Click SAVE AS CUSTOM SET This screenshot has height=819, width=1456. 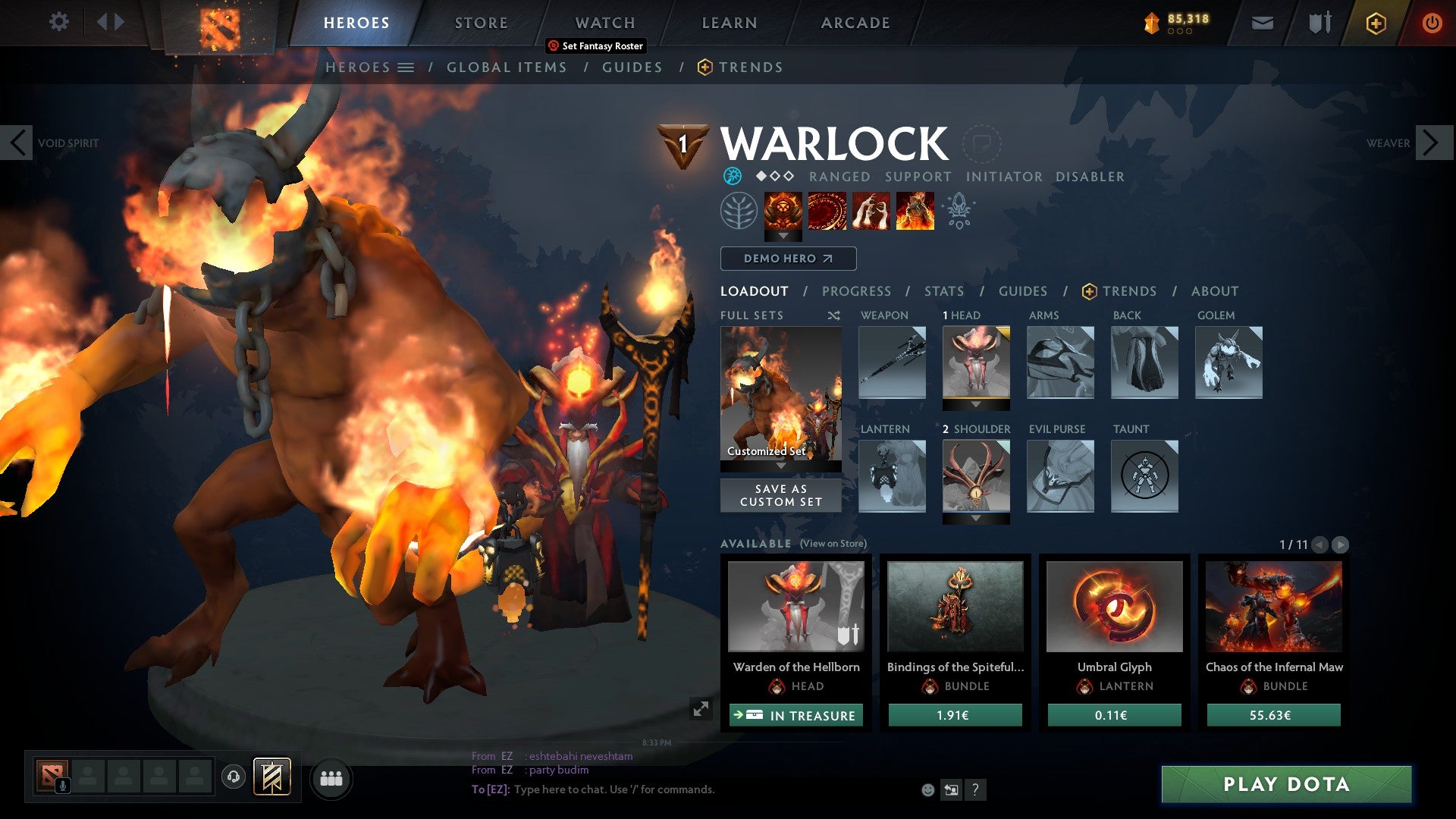point(780,495)
